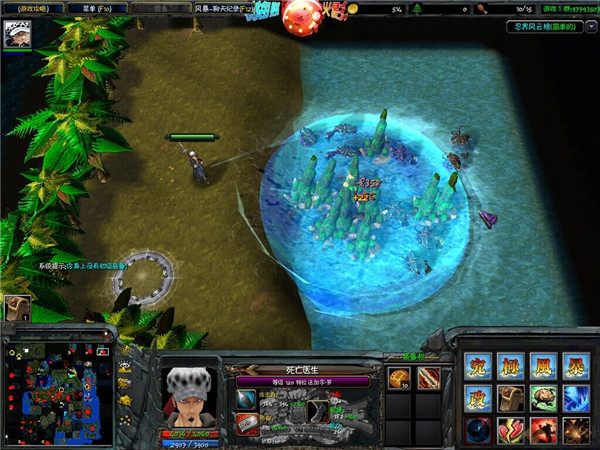The width and height of the screenshot is (600, 450).
Task: Activate the dark blue orb ability
Action: pyautogui.click(x=478, y=430)
